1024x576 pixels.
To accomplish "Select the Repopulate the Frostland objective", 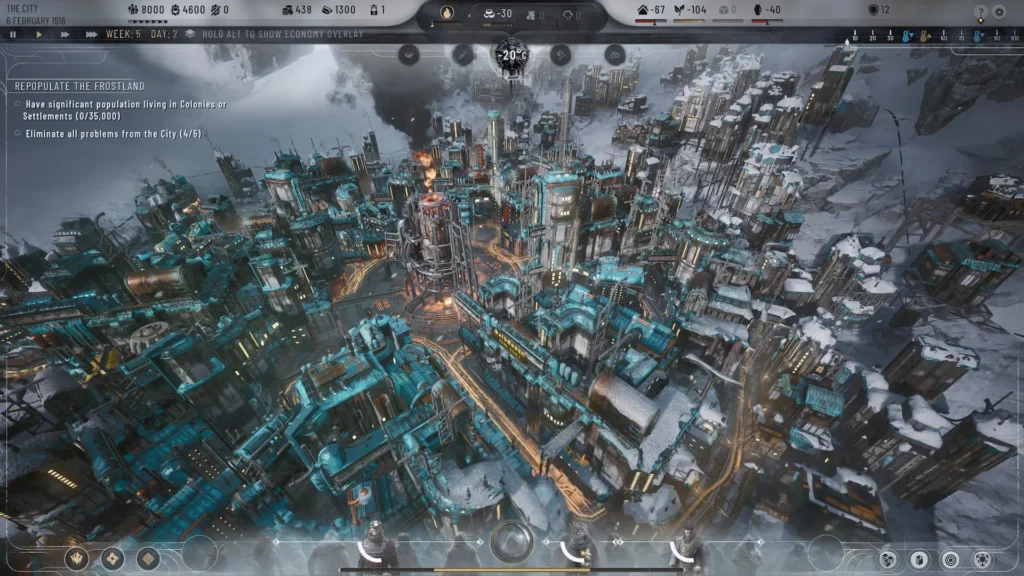I will point(79,86).
